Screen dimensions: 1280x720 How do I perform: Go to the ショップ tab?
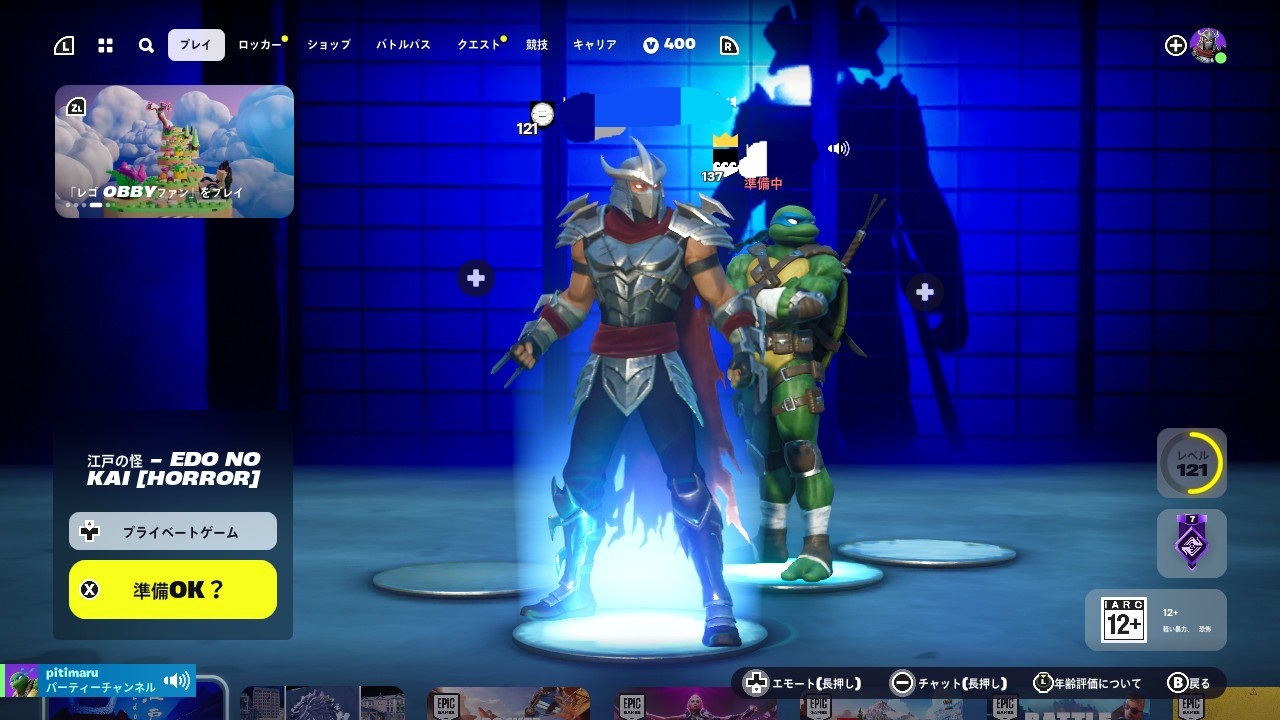pyautogui.click(x=329, y=45)
